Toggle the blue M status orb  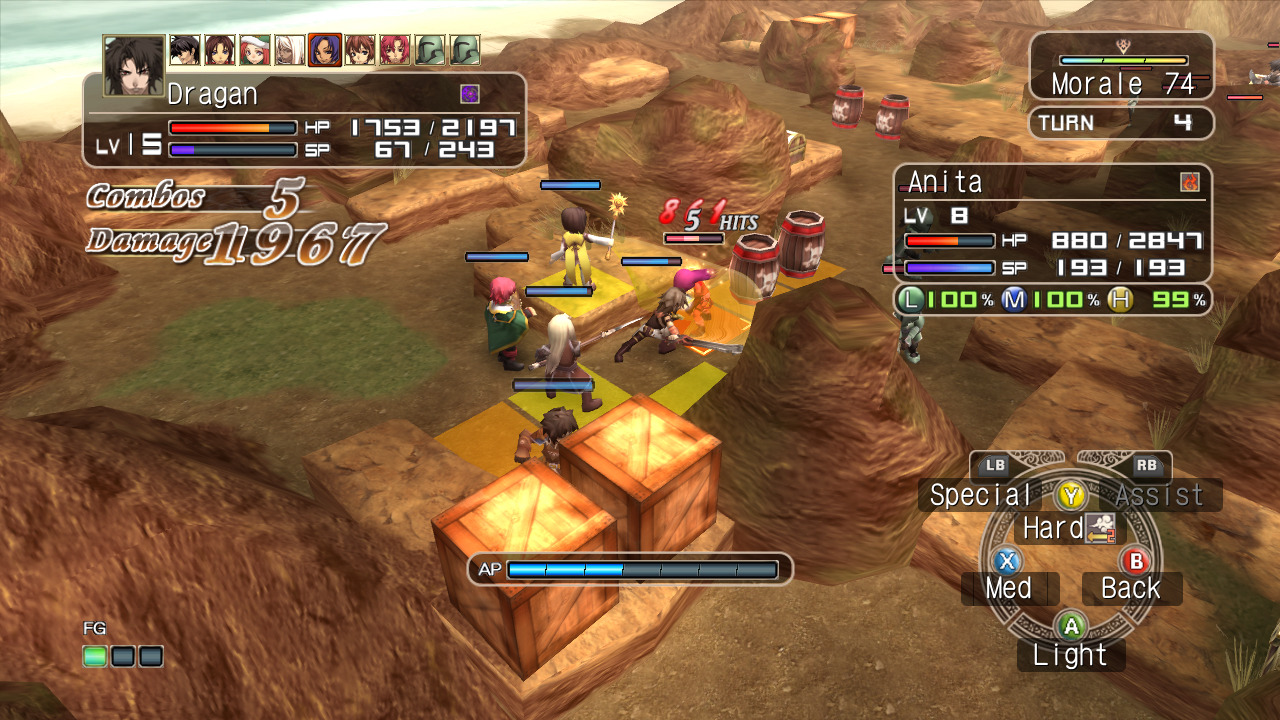1013,298
